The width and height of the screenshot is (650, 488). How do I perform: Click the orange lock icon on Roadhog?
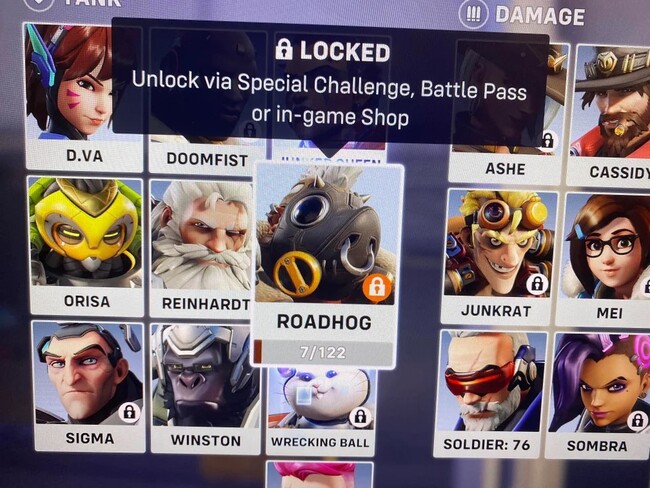tap(377, 288)
